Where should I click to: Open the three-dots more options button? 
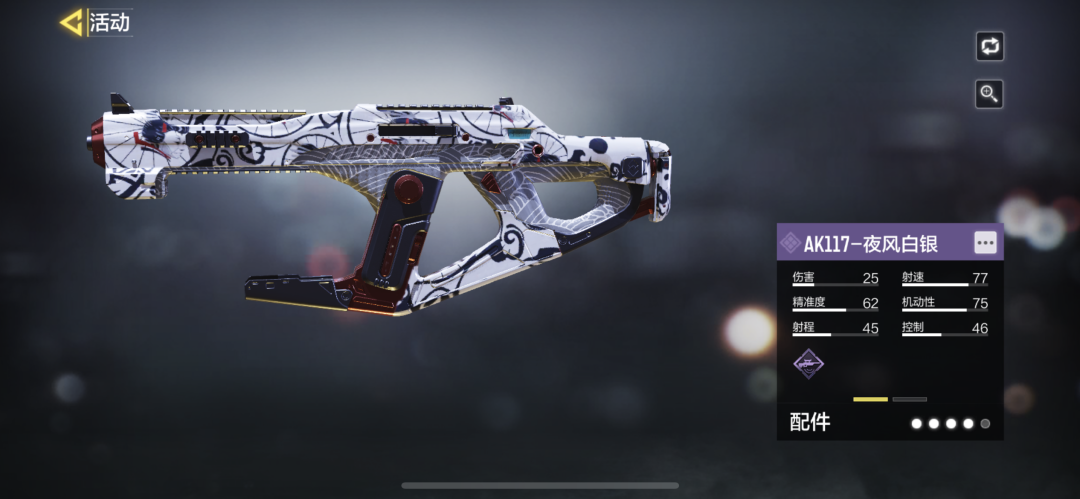pos(985,243)
